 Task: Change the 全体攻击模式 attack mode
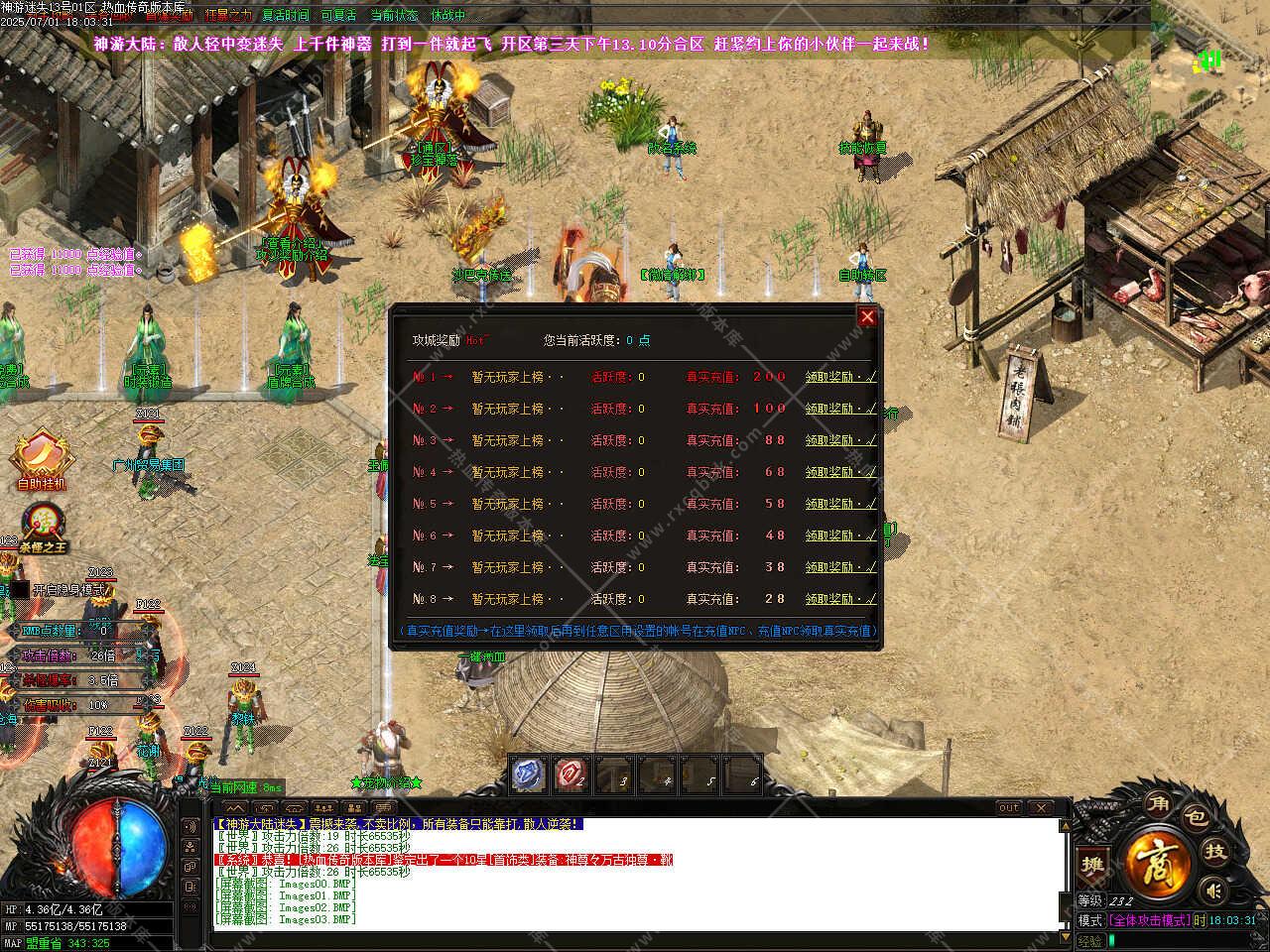coord(1149,920)
